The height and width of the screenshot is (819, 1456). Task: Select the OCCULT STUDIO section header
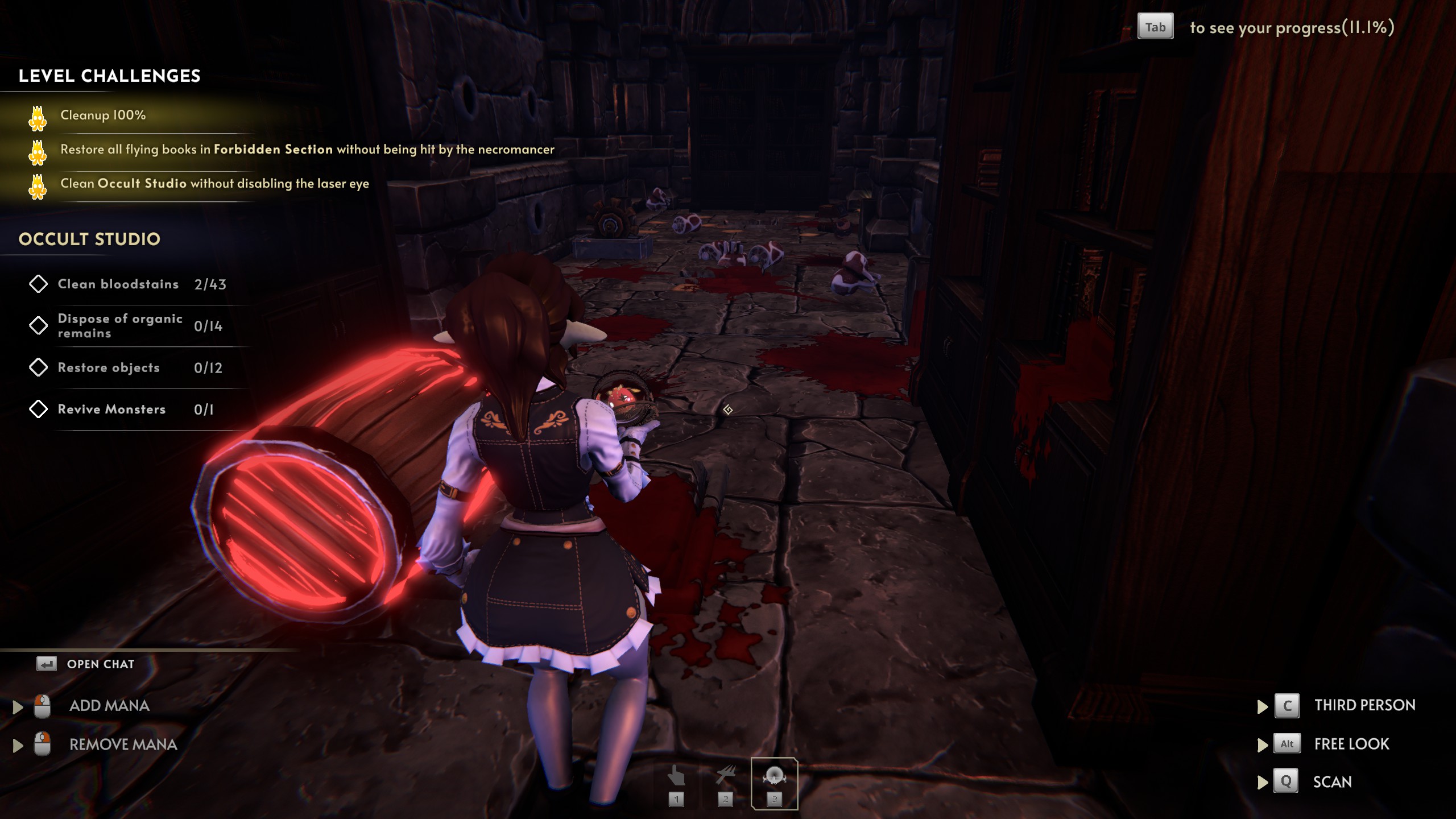[x=89, y=239]
